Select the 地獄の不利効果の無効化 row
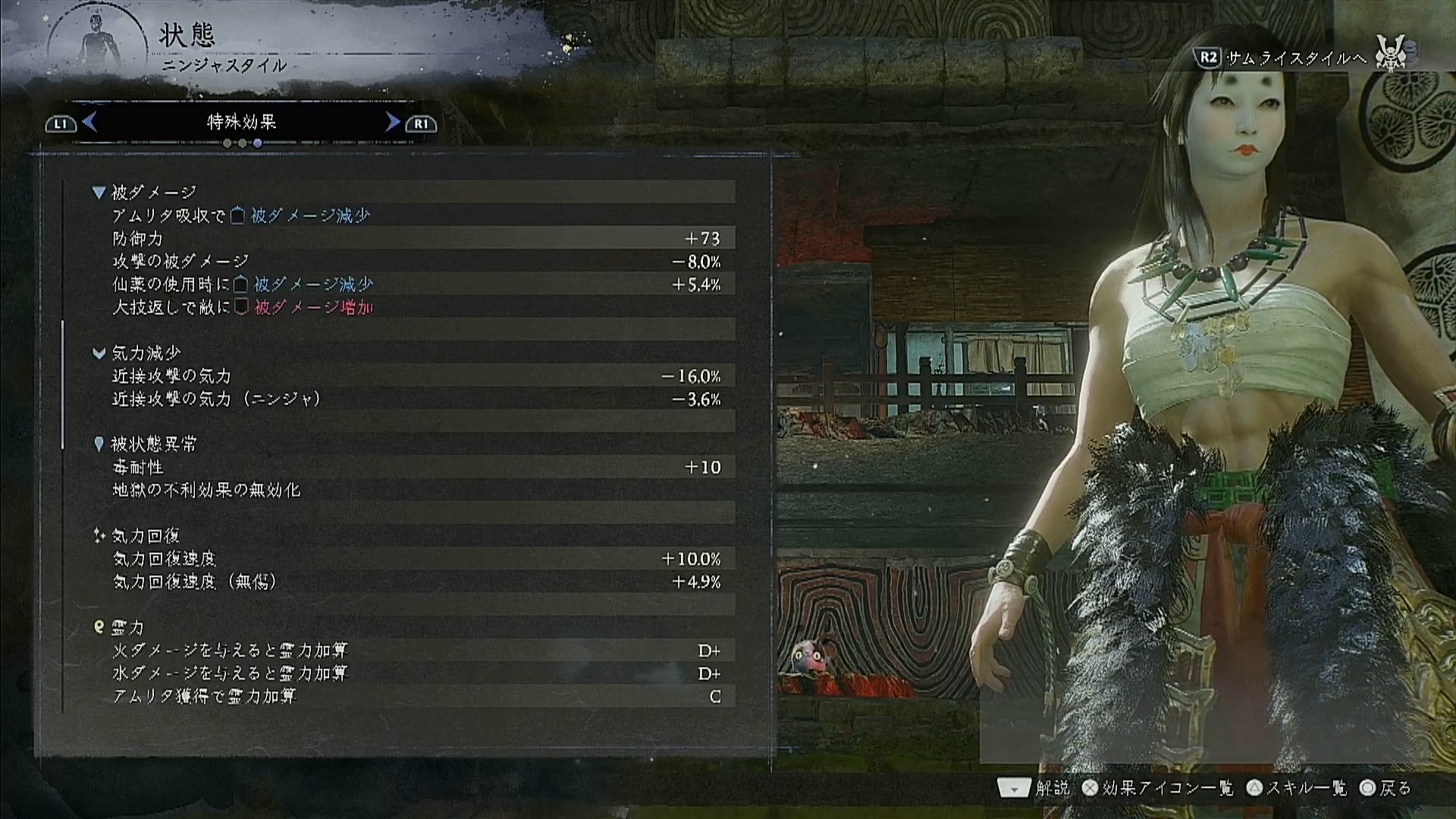Image resolution: width=1456 pixels, height=819 pixels. click(x=416, y=490)
